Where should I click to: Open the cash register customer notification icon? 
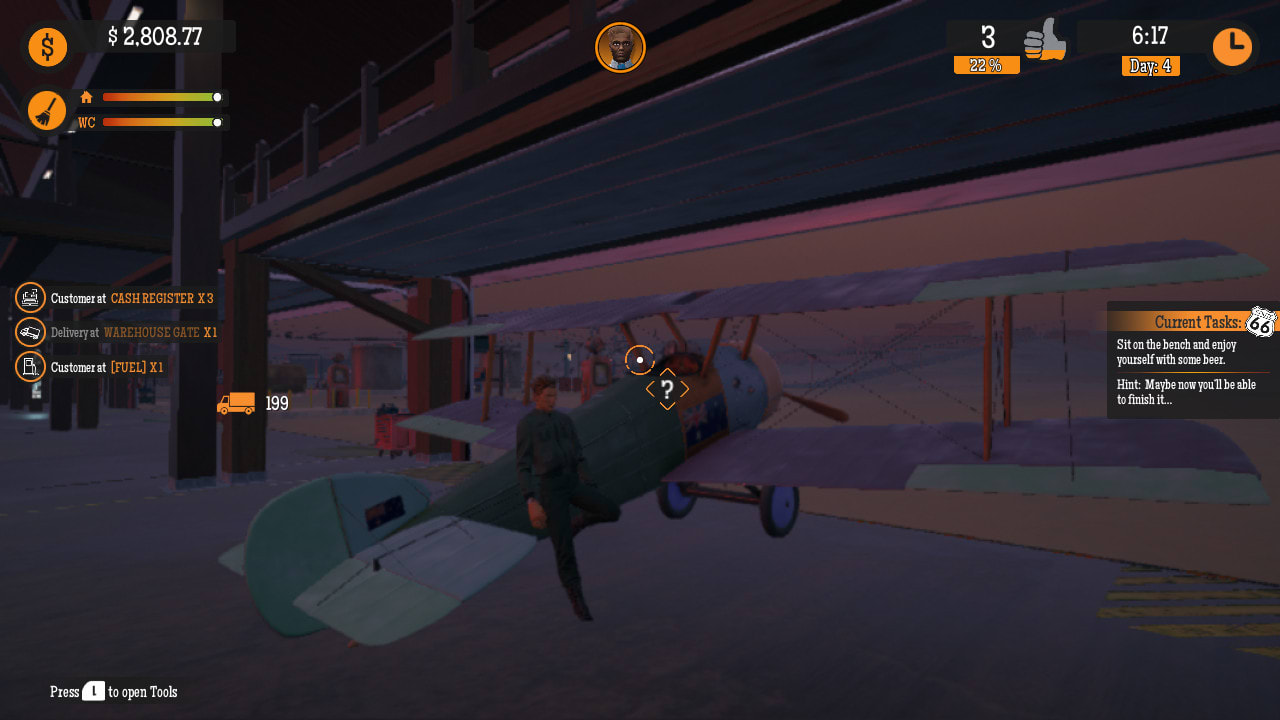point(29,297)
